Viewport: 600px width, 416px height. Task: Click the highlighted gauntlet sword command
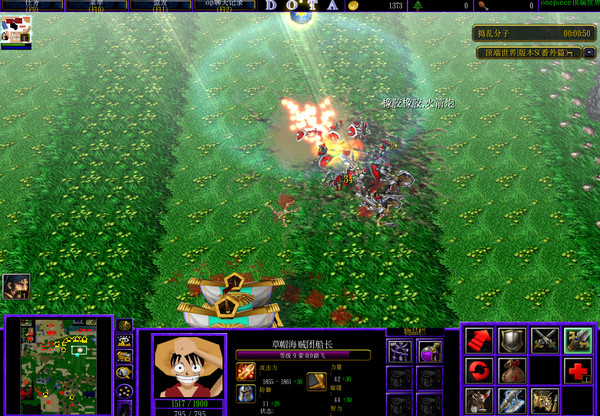(577, 341)
